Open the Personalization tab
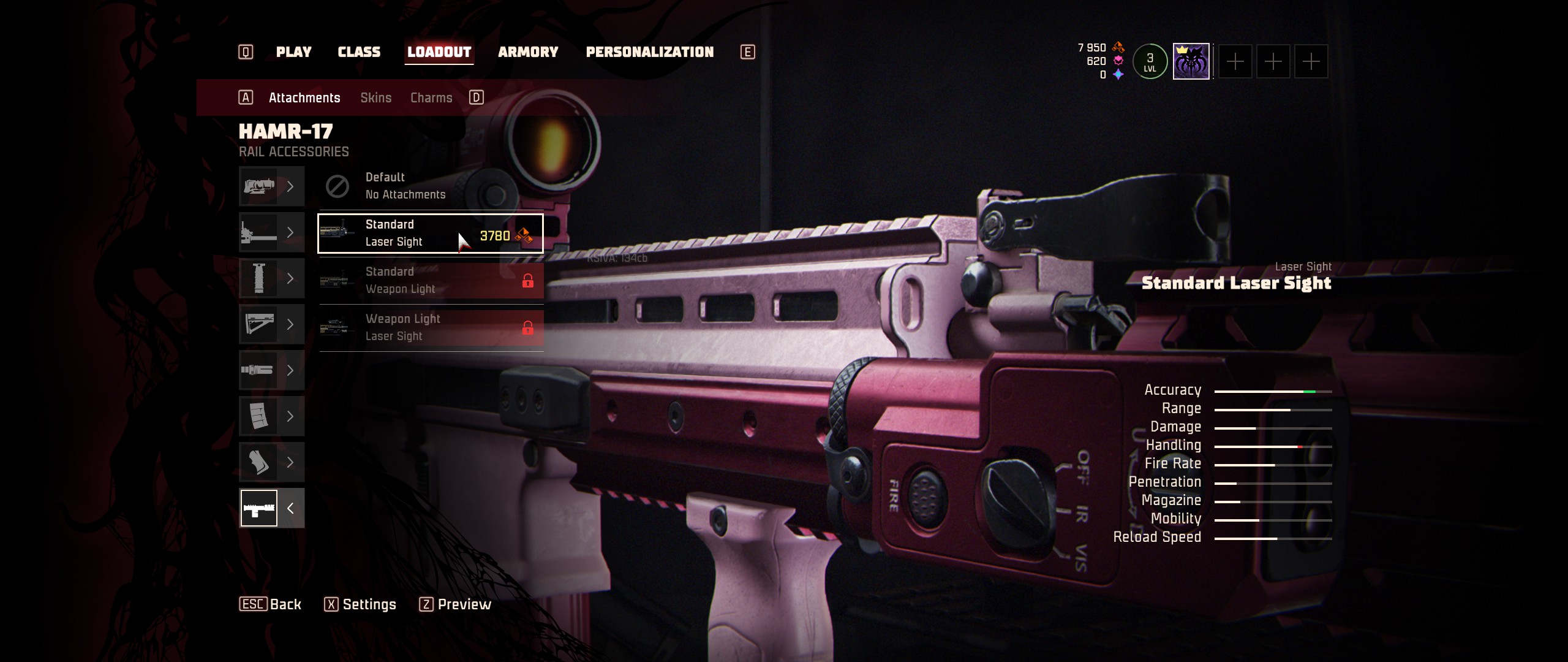Screen dimensions: 1568x662 (x=649, y=52)
